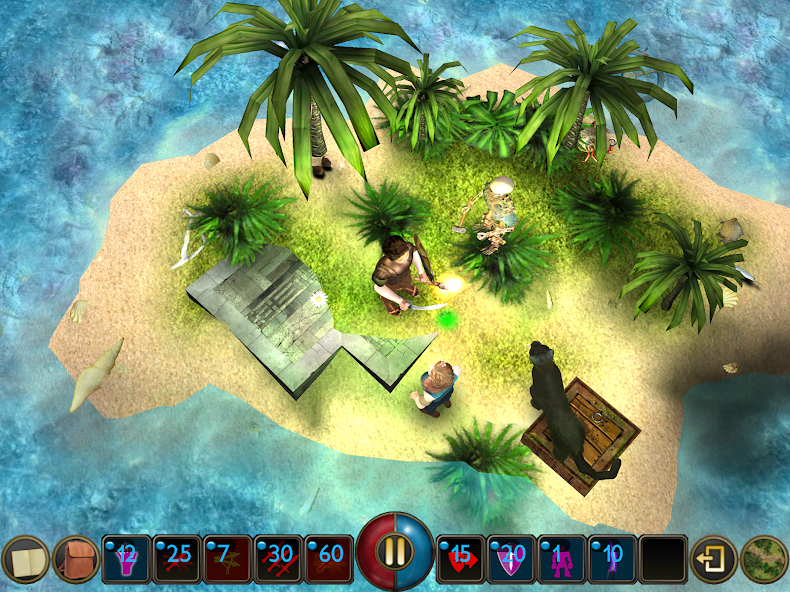Viewport: 790px width, 592px height.
Task: Activate the pink shield skill costing 20
Action: pyautogui.click(x=513, y=560)
